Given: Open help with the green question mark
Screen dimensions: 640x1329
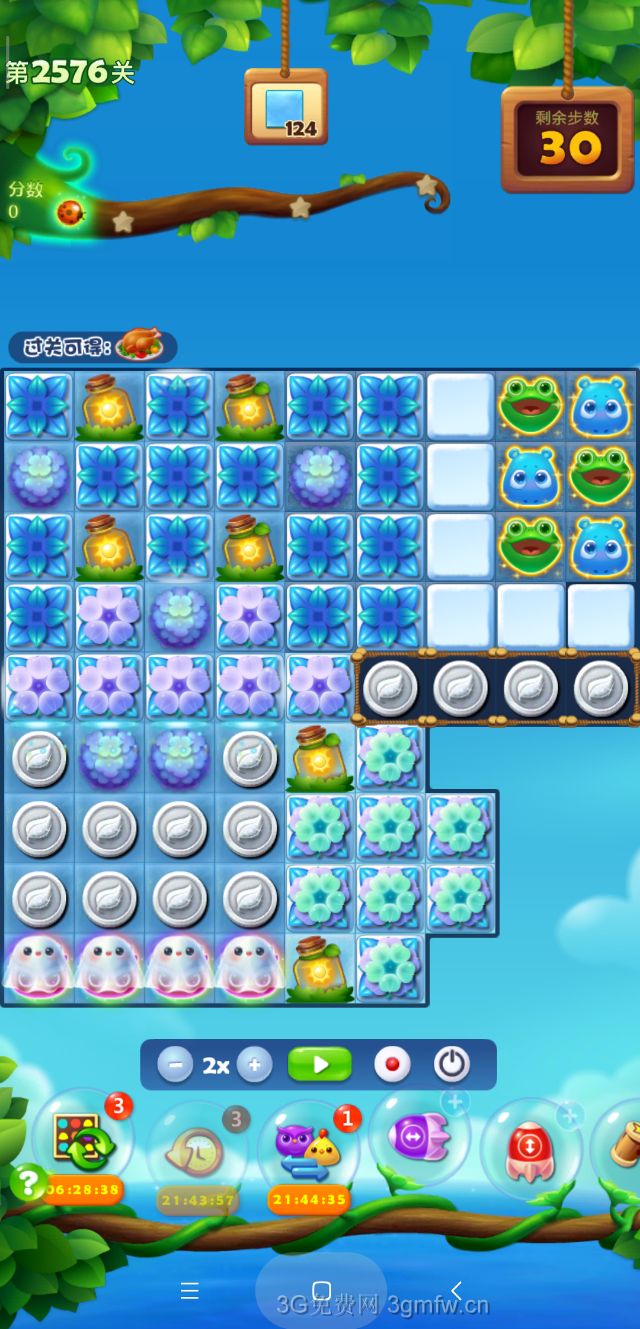Looking at the screenshot, I should pos(27,1182).
